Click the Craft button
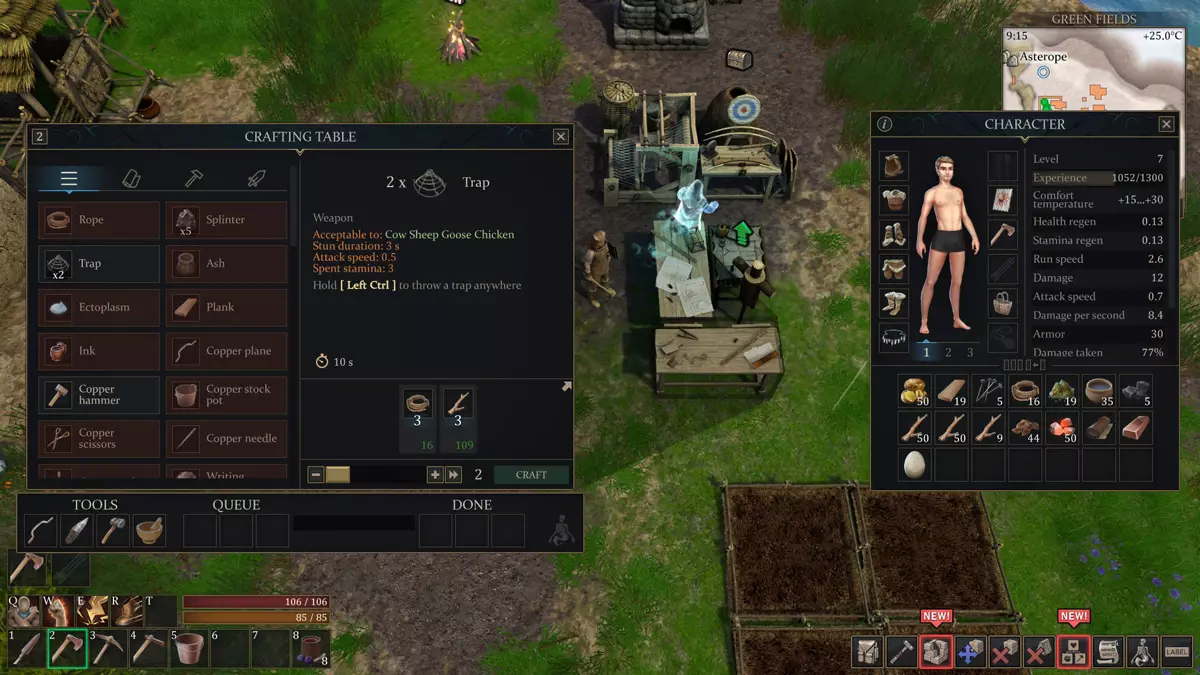 (x=531, y=475)
